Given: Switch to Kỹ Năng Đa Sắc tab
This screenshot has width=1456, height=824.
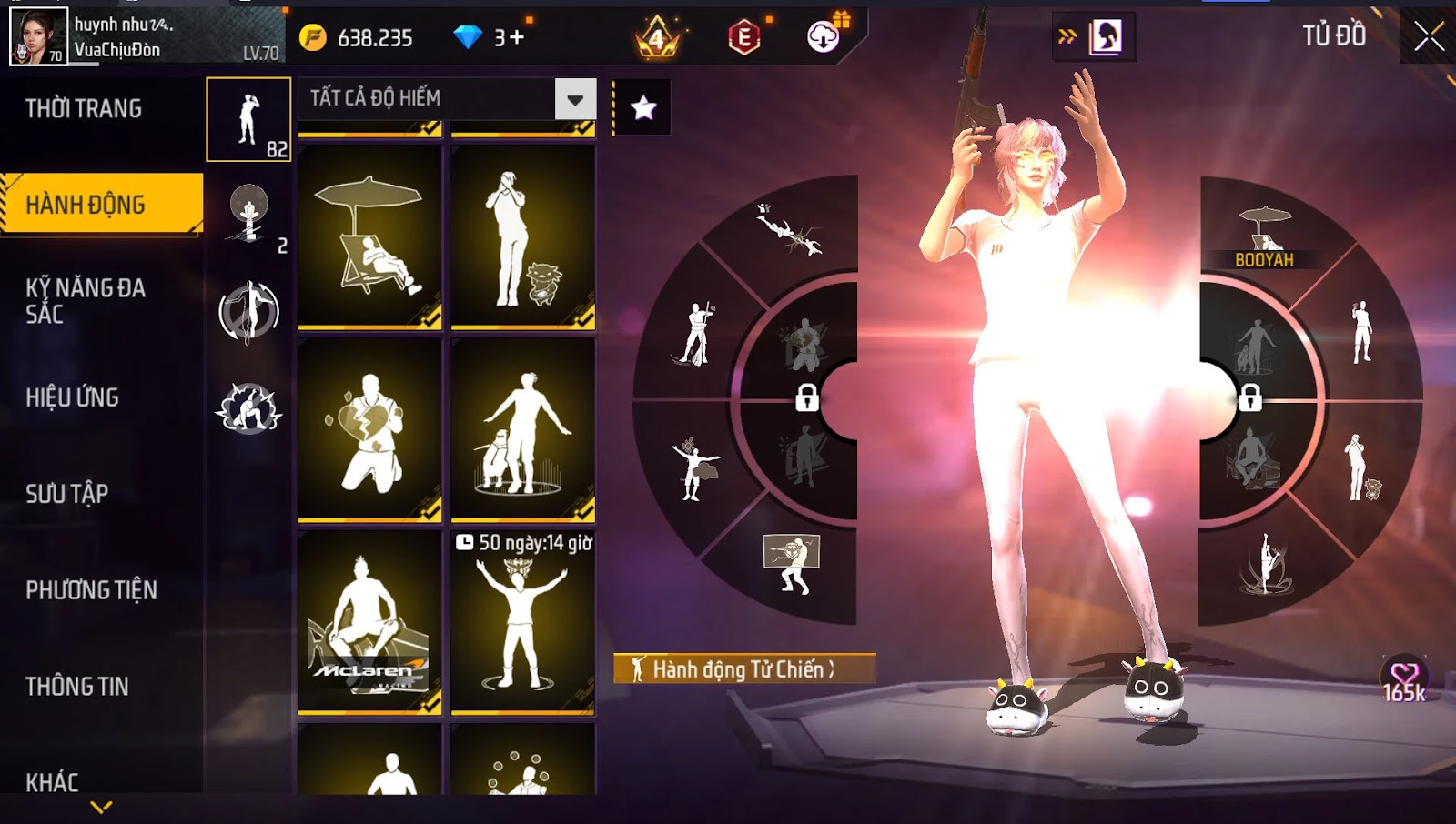Looking at the screenshot, I should pos(86,301).
